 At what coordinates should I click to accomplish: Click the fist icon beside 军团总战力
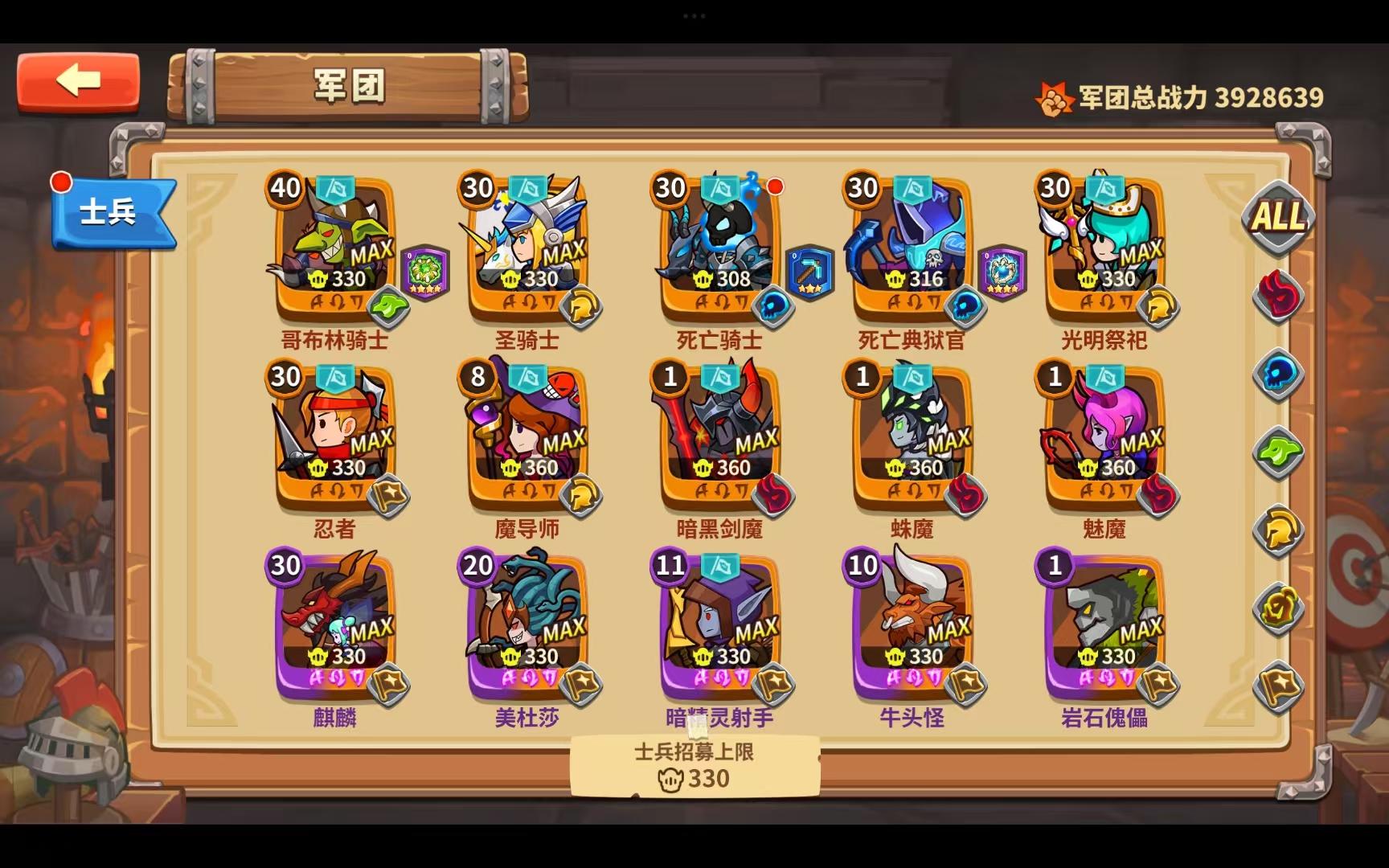coord(1053,95)
